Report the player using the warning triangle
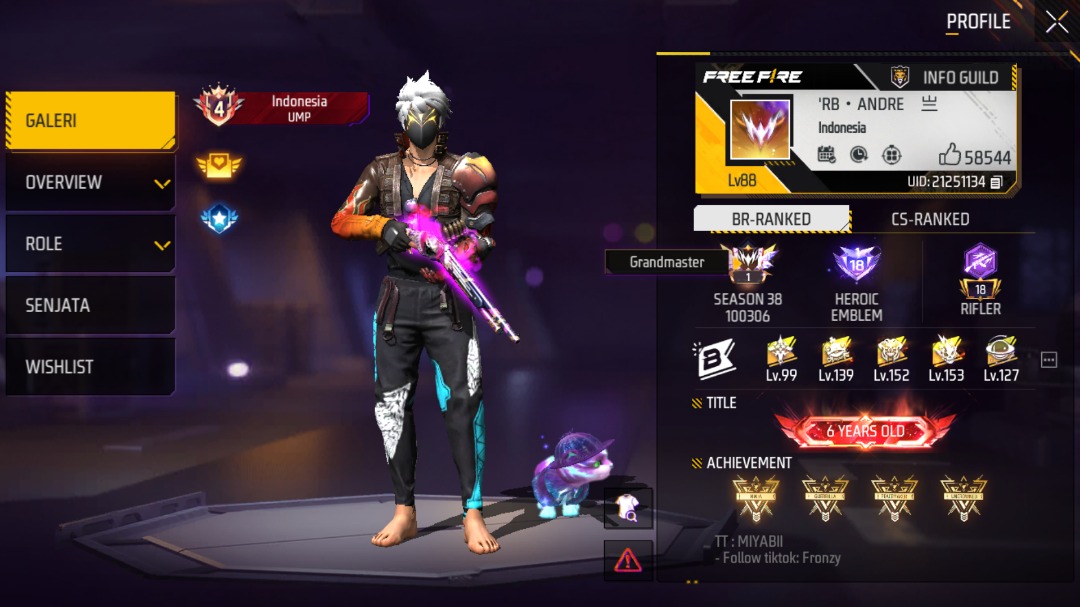1080x607 pixels. [628, 560]
